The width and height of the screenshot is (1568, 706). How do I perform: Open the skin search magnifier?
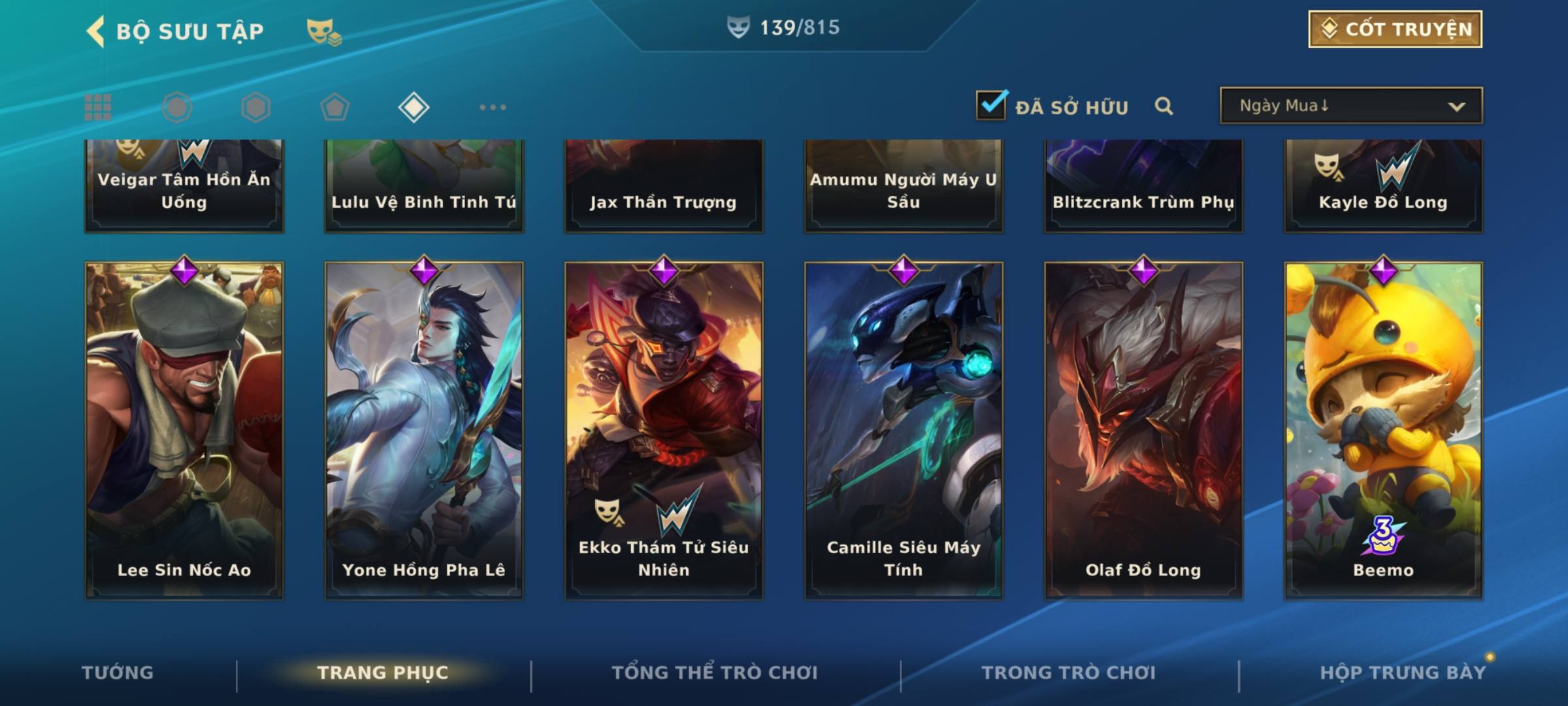tap(1164, 106)
